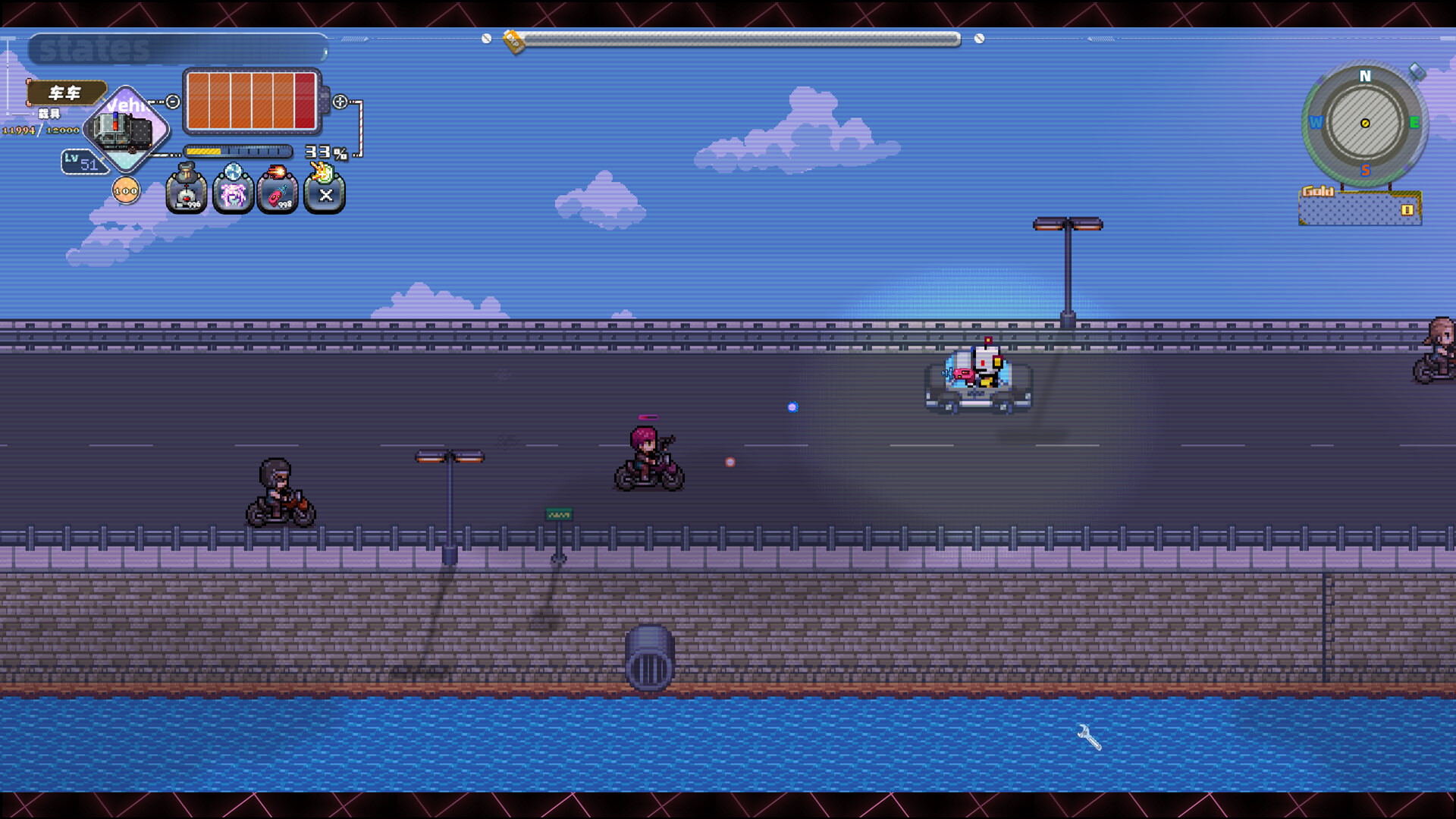Image resolution: width=1456 pixels, height=819 pixels.
Task: Click the small orange button in the Gold box
Action: pyautogui.click(x=1407, y=209)
